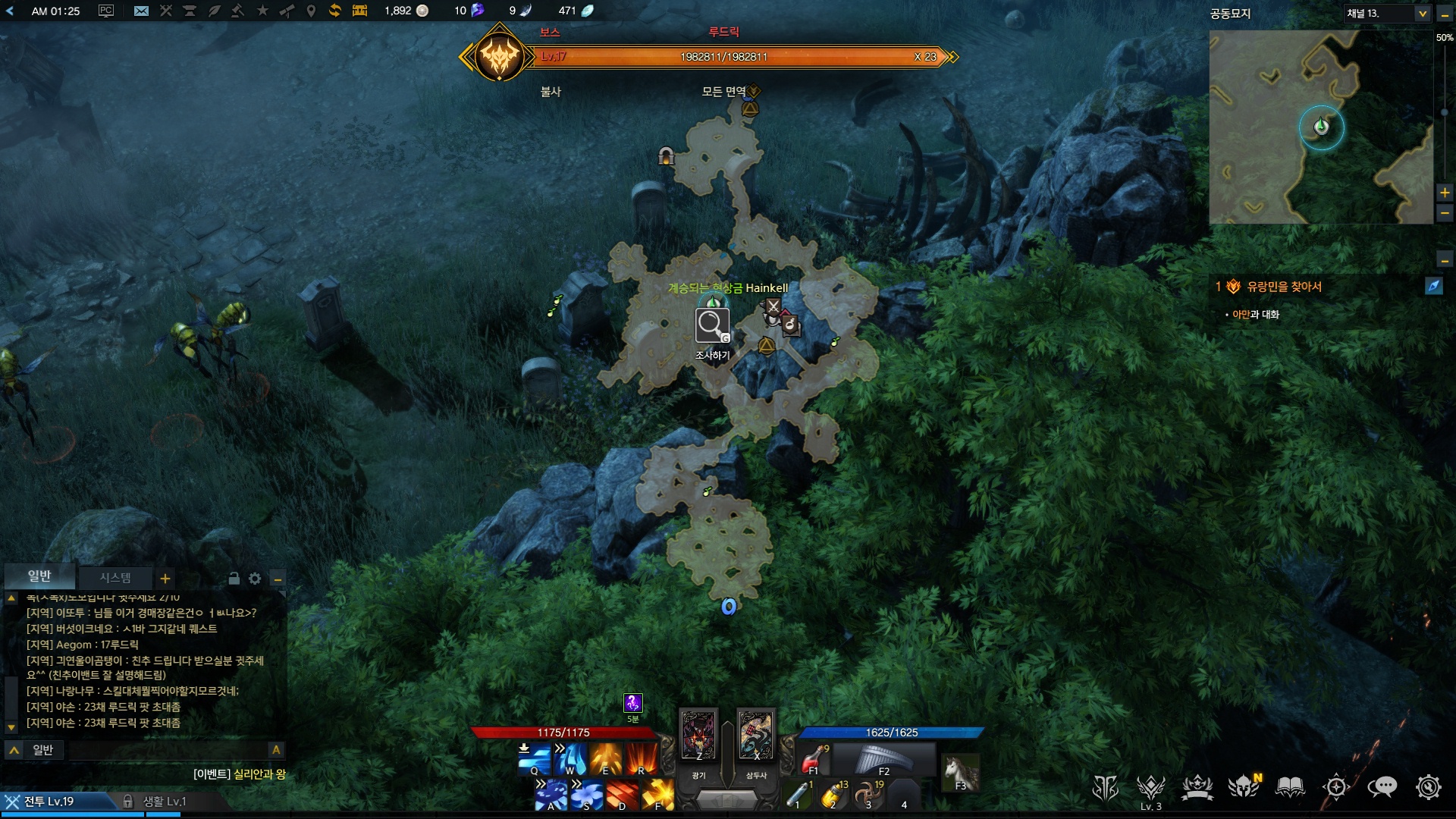Click the 조사하기 magnifying glass prompt
The height and width of the screenshot is (819, 1456).
712,326
